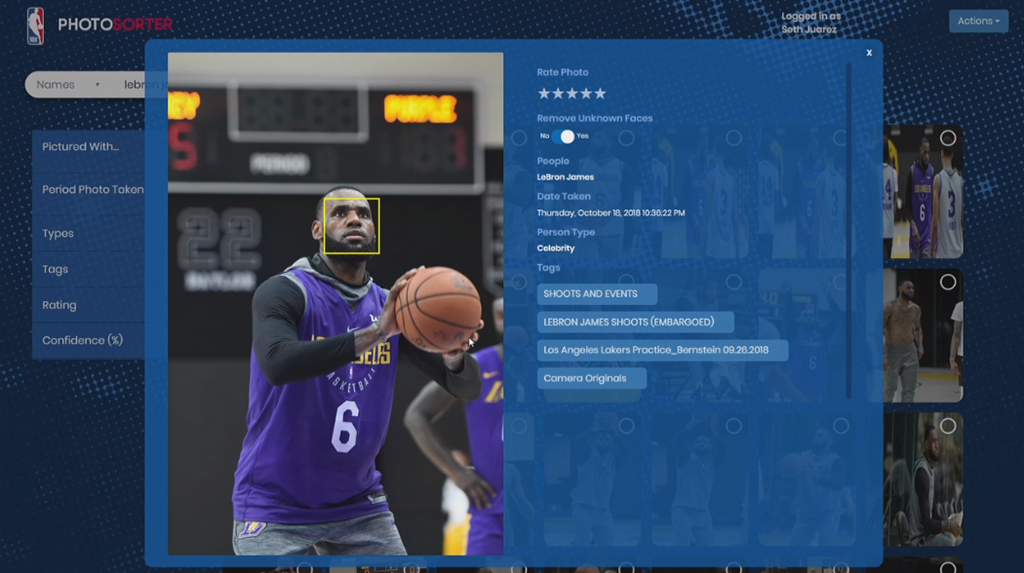Choose the Los Angeles Lakers Practice tag
Image resolution: width=1024 pixels, height=573 pixels.
662,350
